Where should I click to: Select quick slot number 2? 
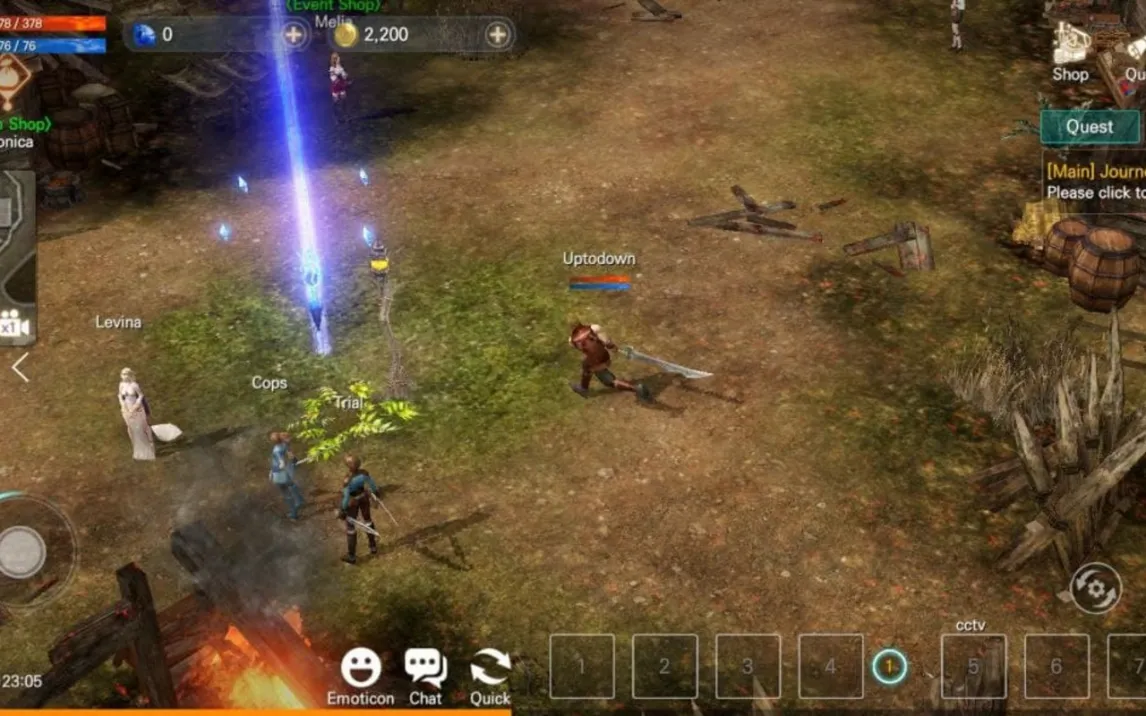pos(664,666)
